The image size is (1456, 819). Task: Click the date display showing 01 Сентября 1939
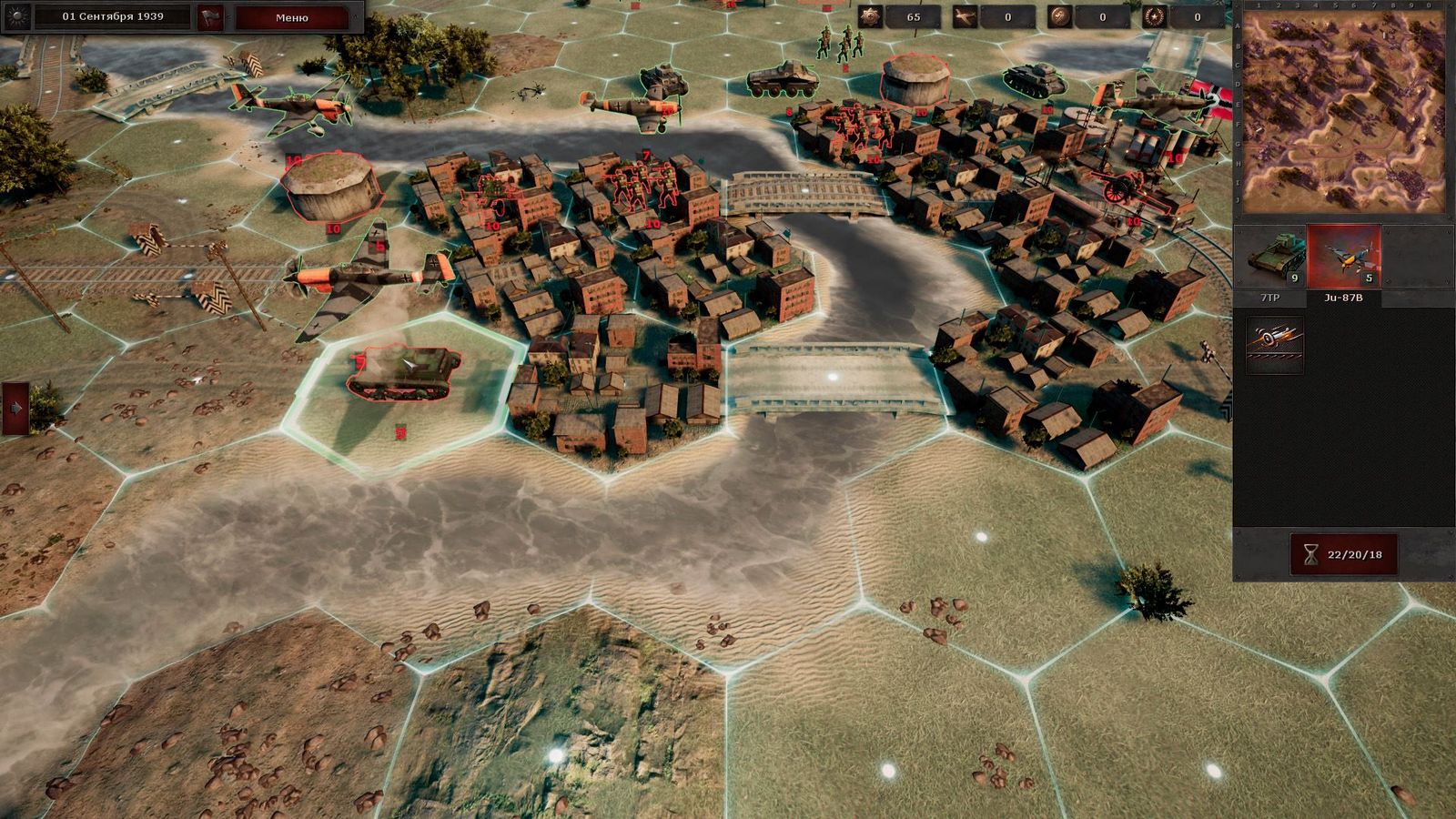pos(109,15)
